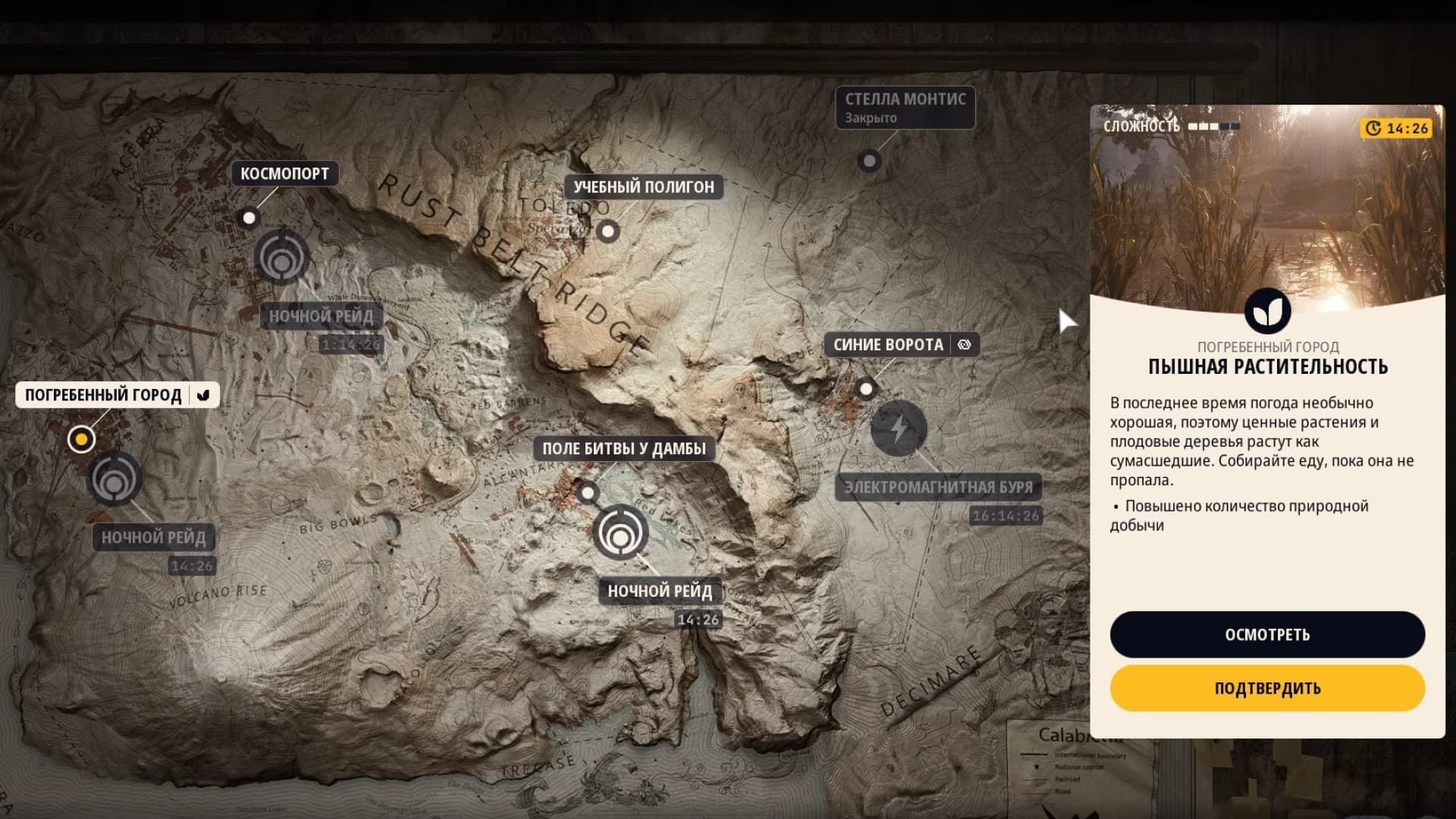Toggle the checkmark on Погребенный город label
The width and height of the screenshot is (1456, 819).
(x=202, y=394)
